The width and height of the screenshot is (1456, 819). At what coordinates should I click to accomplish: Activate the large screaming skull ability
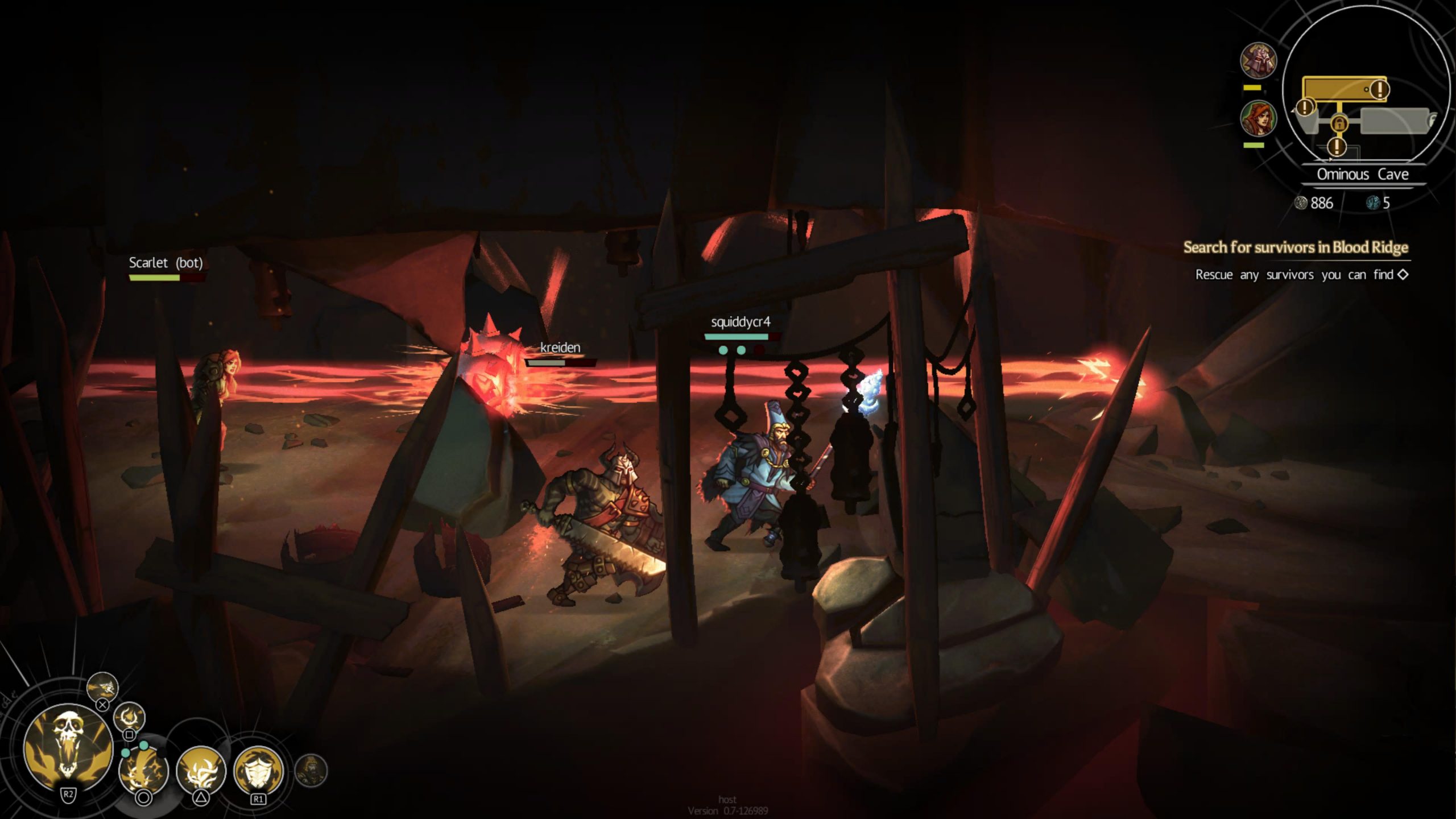(x=68, y=748)
